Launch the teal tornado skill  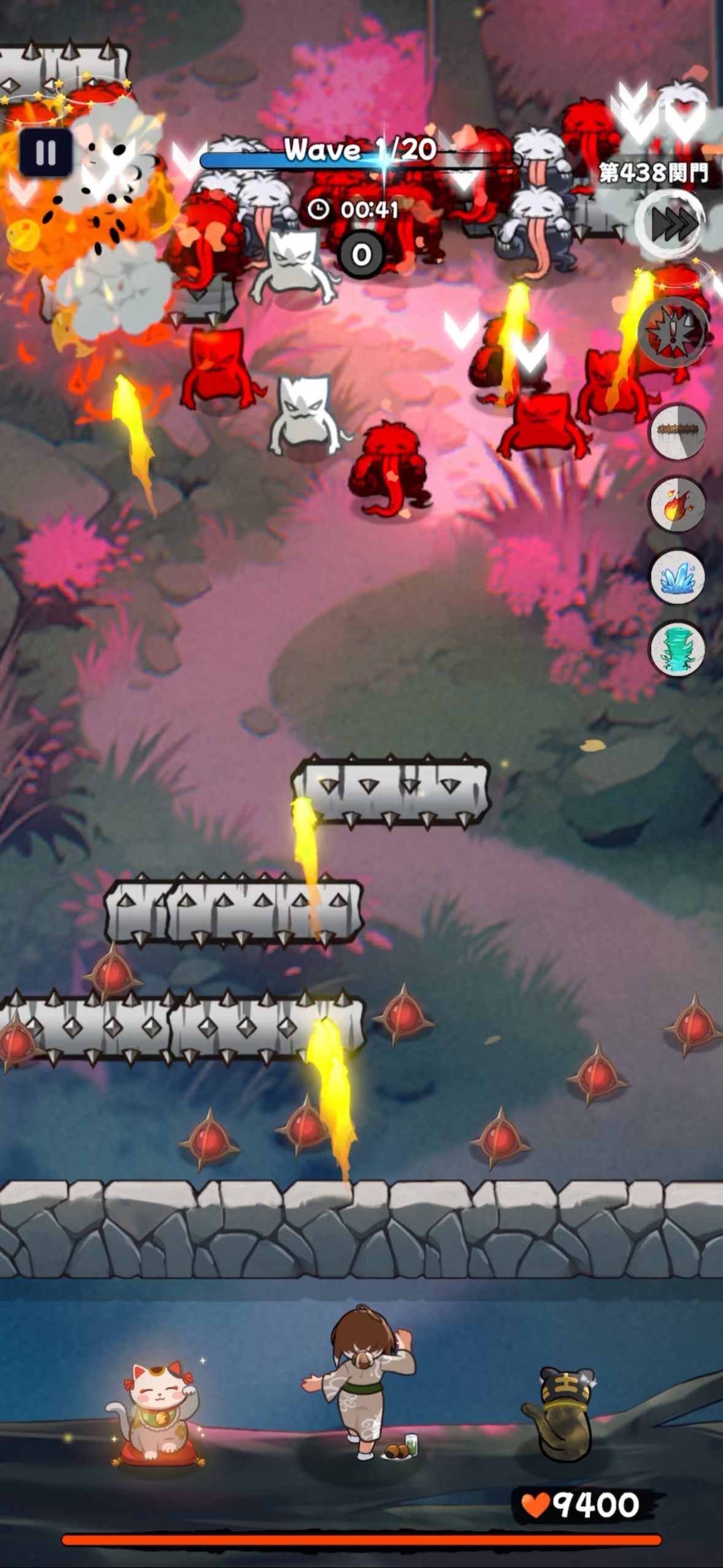677,650
